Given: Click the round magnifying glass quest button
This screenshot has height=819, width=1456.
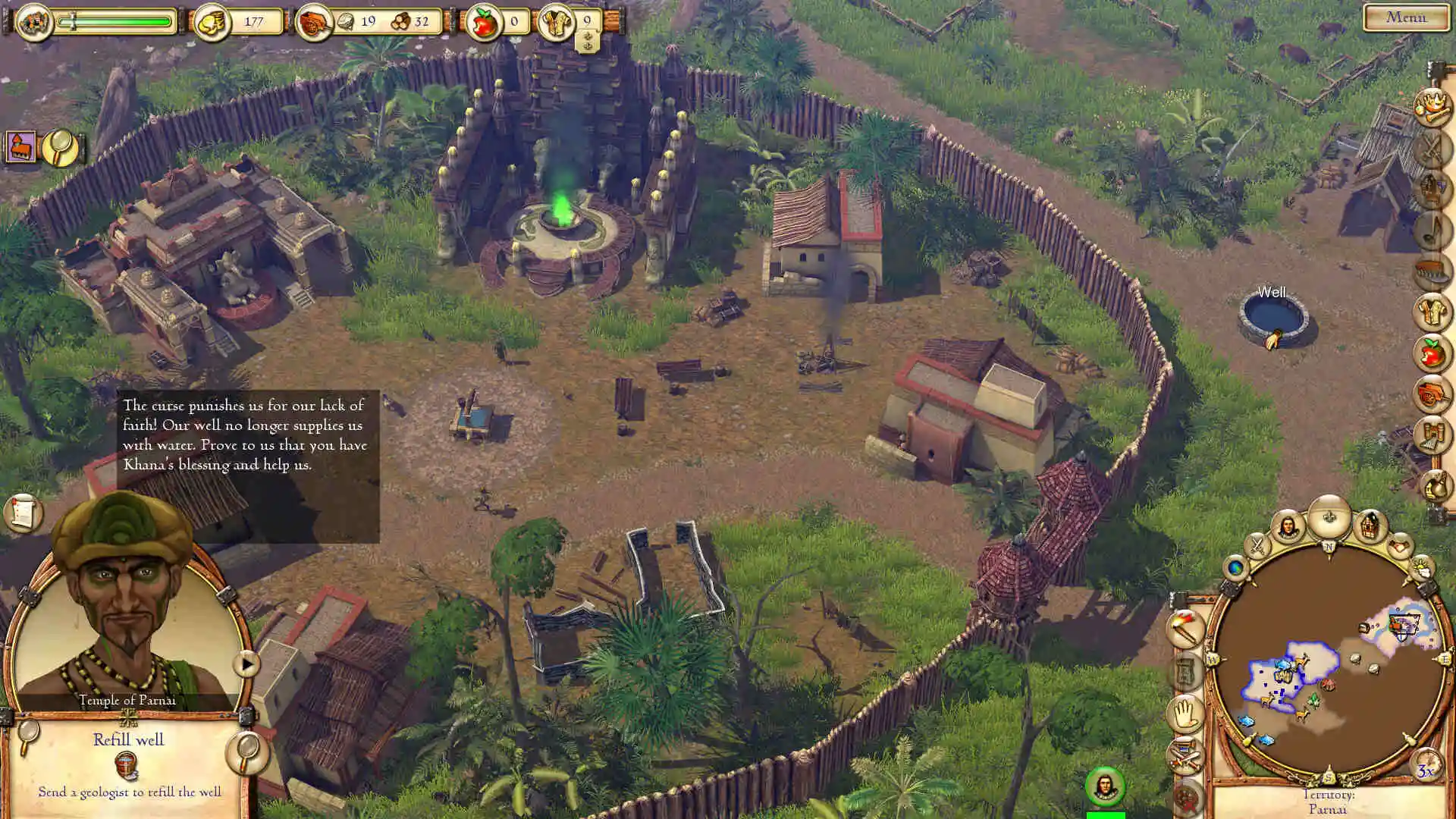Looking at the screenshot, I should coord(246,752).
